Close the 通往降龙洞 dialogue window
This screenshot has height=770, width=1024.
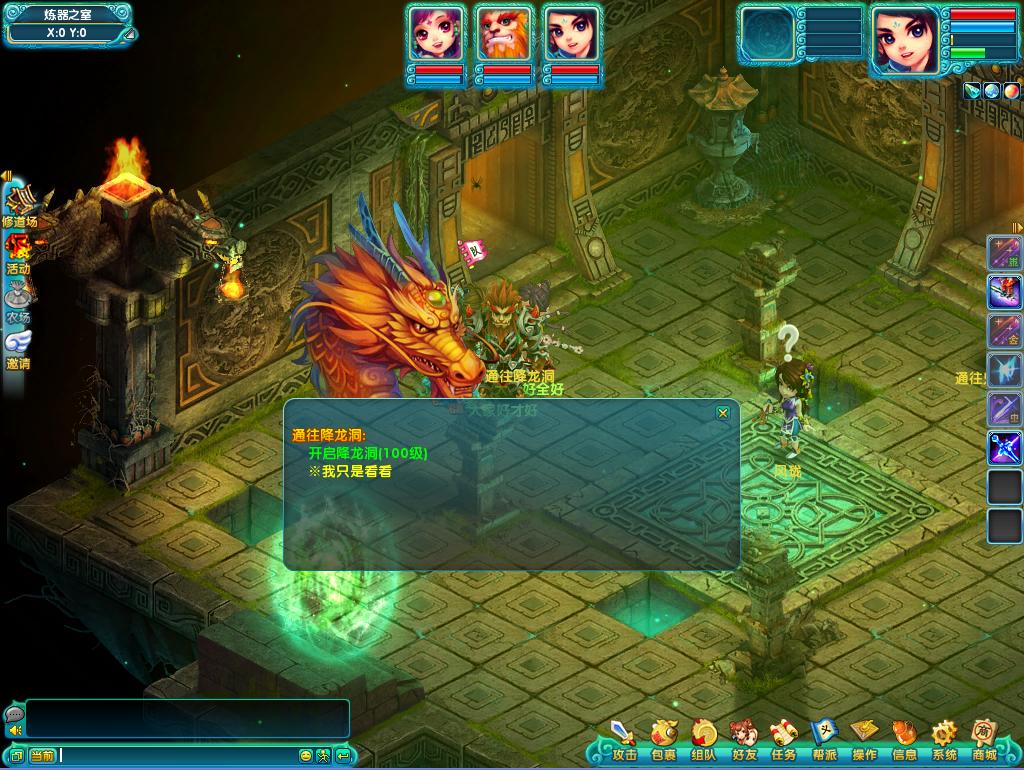click(723, 412)
